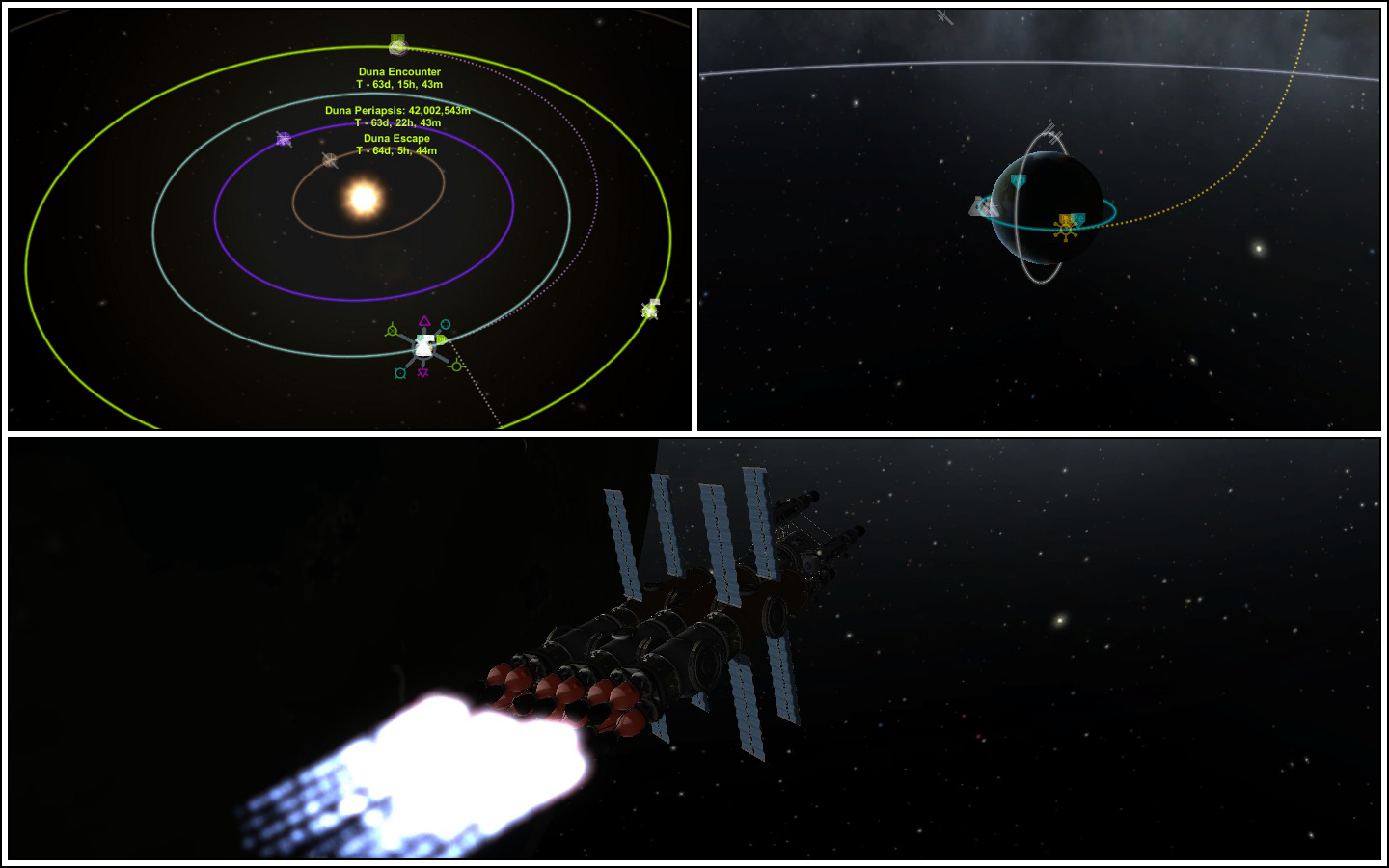Select the white station icon left of Kerbin
This screenshot has width=1389, height=868.
(982, 204)
